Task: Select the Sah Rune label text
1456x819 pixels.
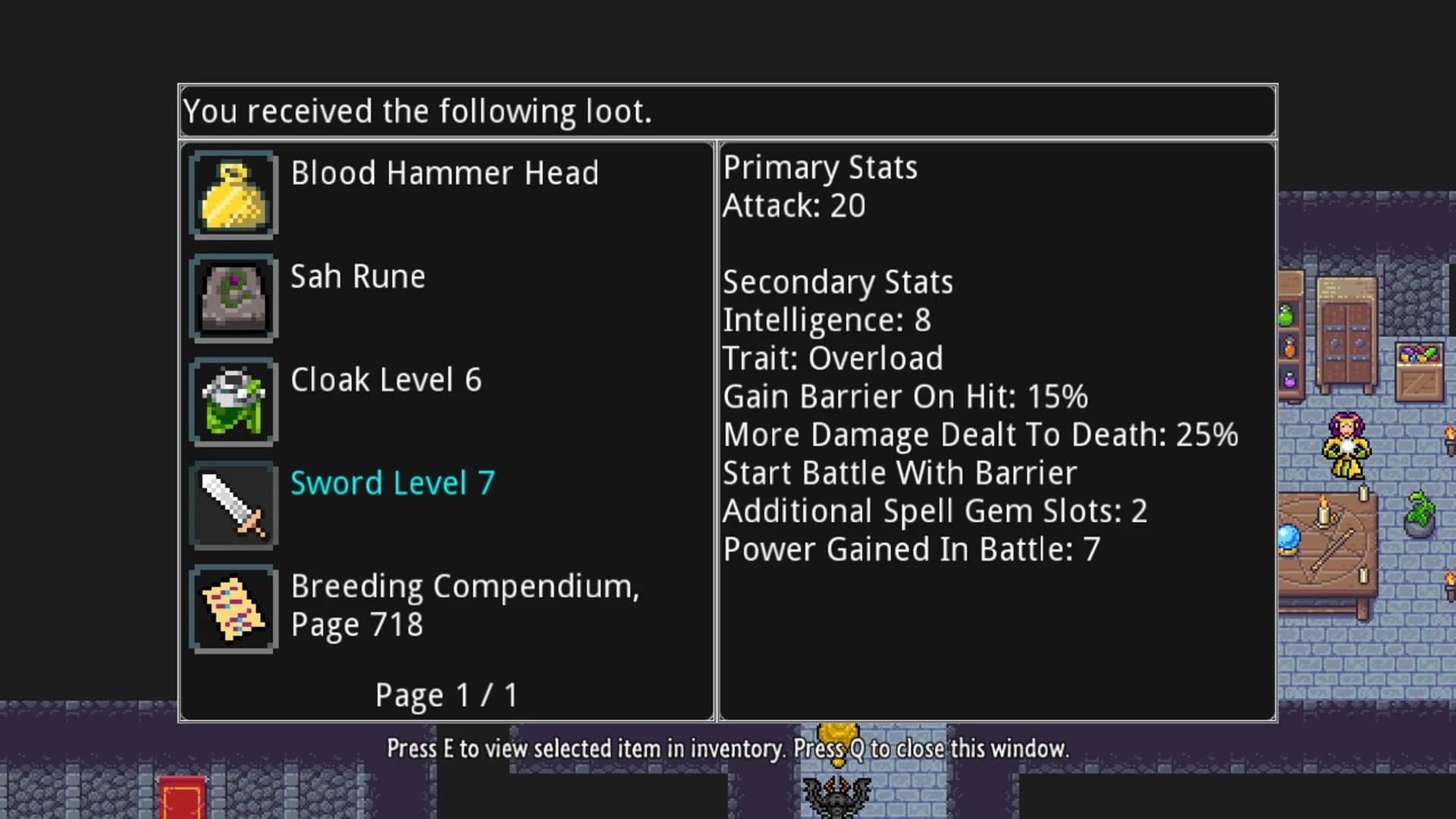Action: point(359,277)
